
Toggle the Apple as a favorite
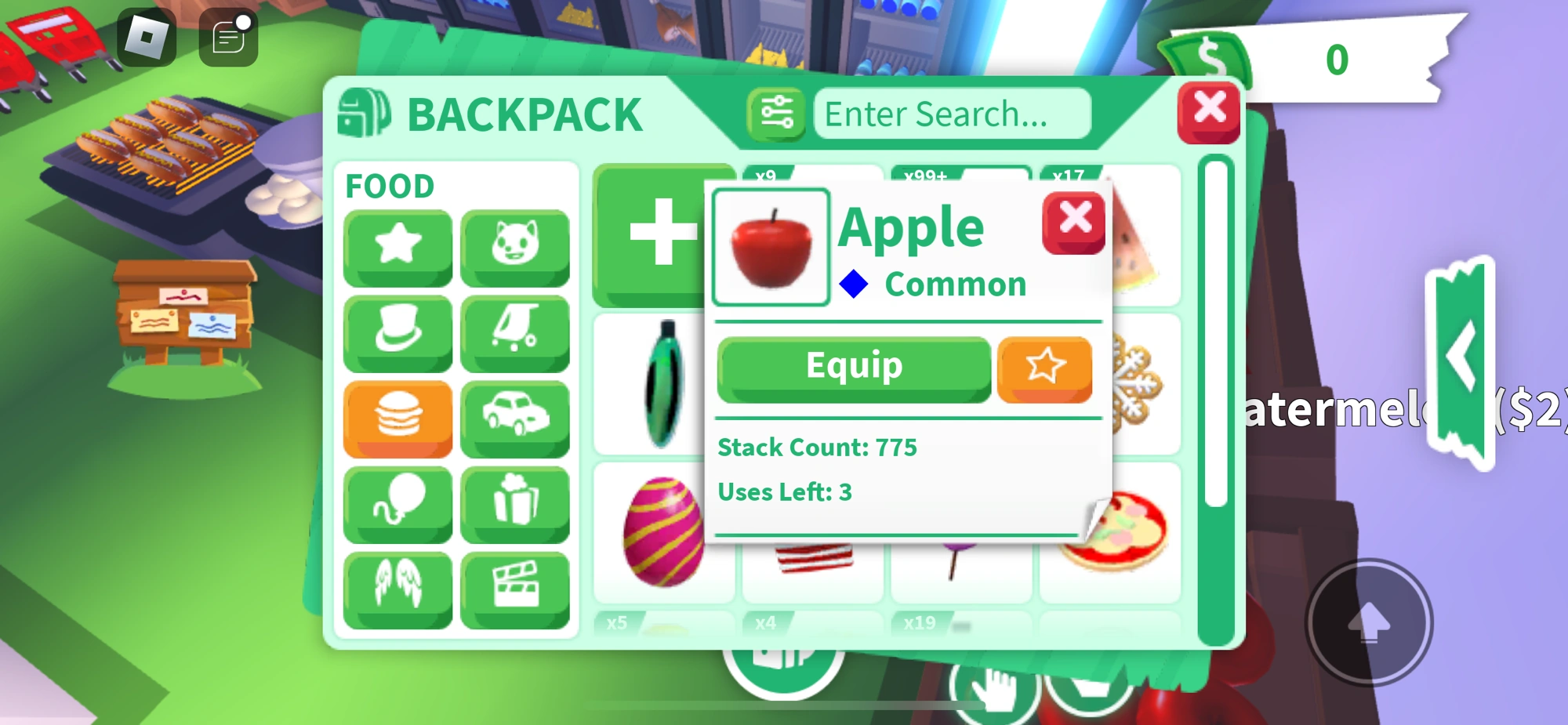coord(1044,365)
